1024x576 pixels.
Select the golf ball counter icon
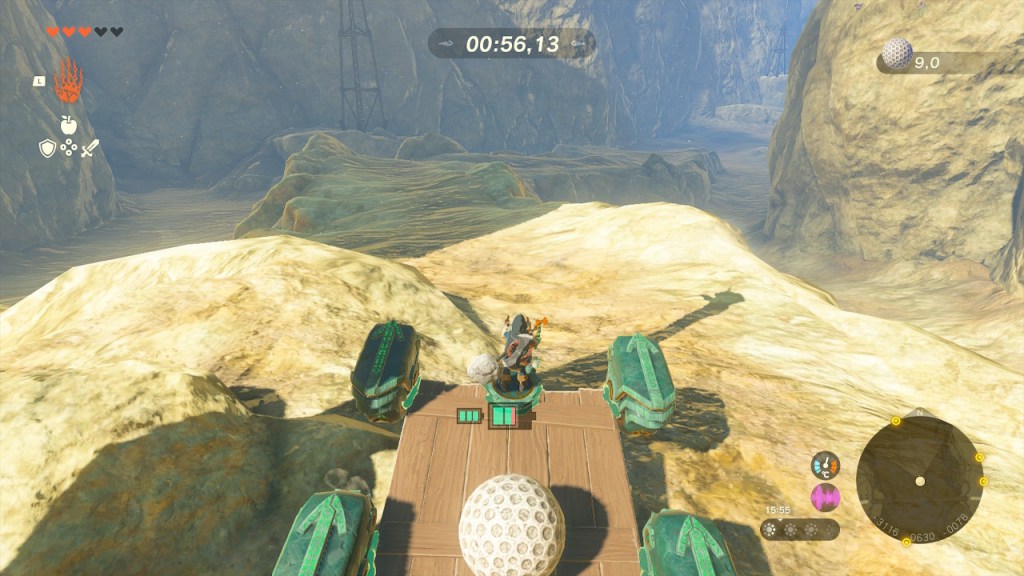[x=897, y=54]
